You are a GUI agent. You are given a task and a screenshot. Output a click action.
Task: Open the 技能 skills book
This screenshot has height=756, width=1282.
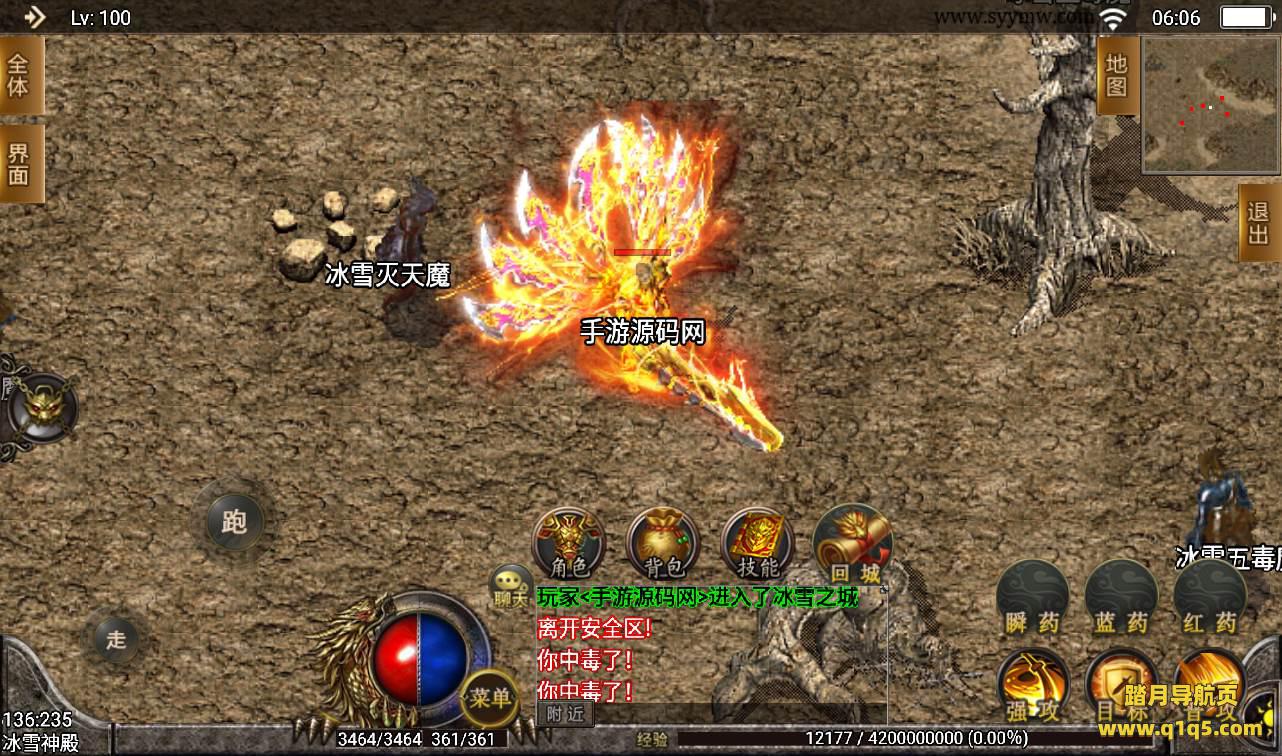point(757,545)
